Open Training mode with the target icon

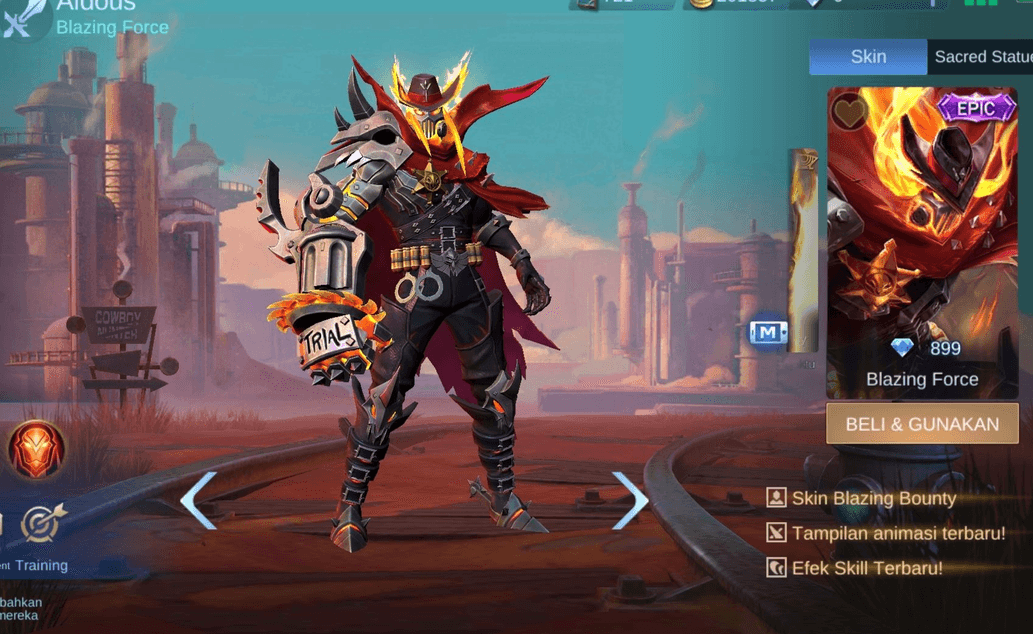tap(41, 523)
